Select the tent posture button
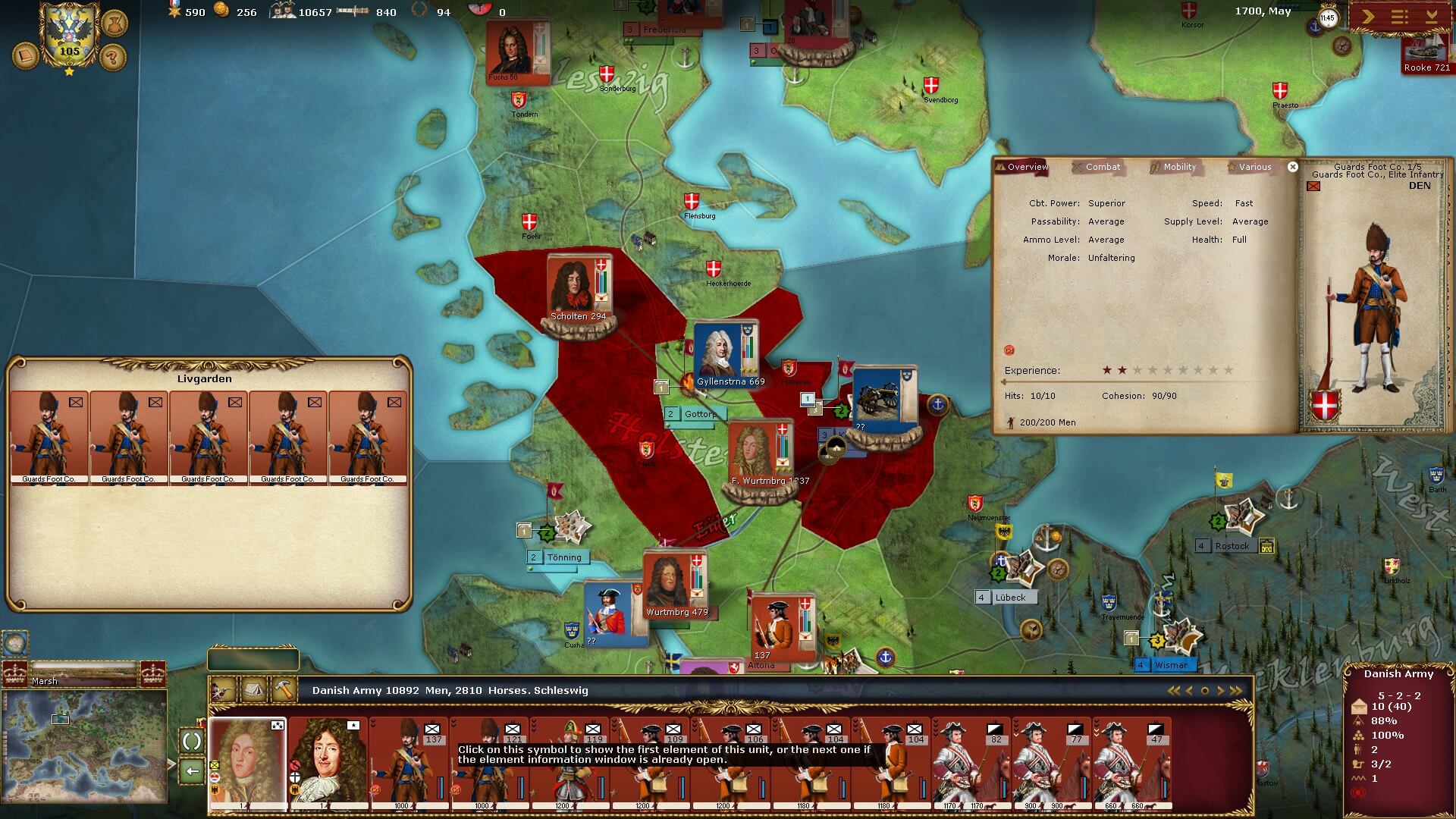This screenshot has height=819, width=1456. (x=253, y=690)
